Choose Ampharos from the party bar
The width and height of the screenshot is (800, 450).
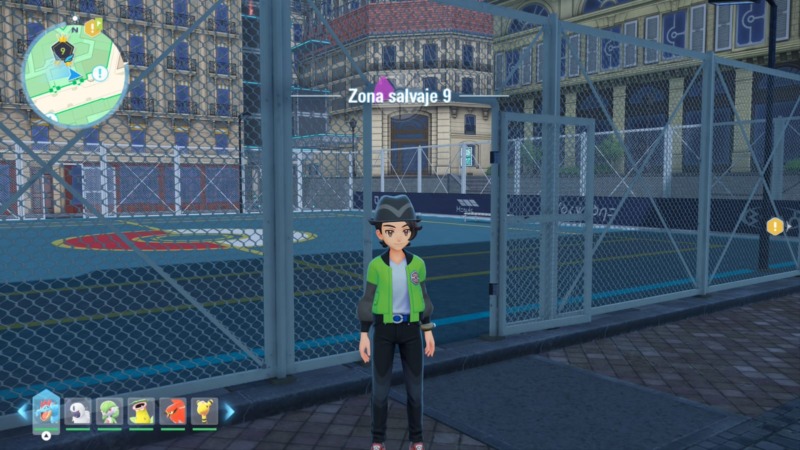point(204,411)
